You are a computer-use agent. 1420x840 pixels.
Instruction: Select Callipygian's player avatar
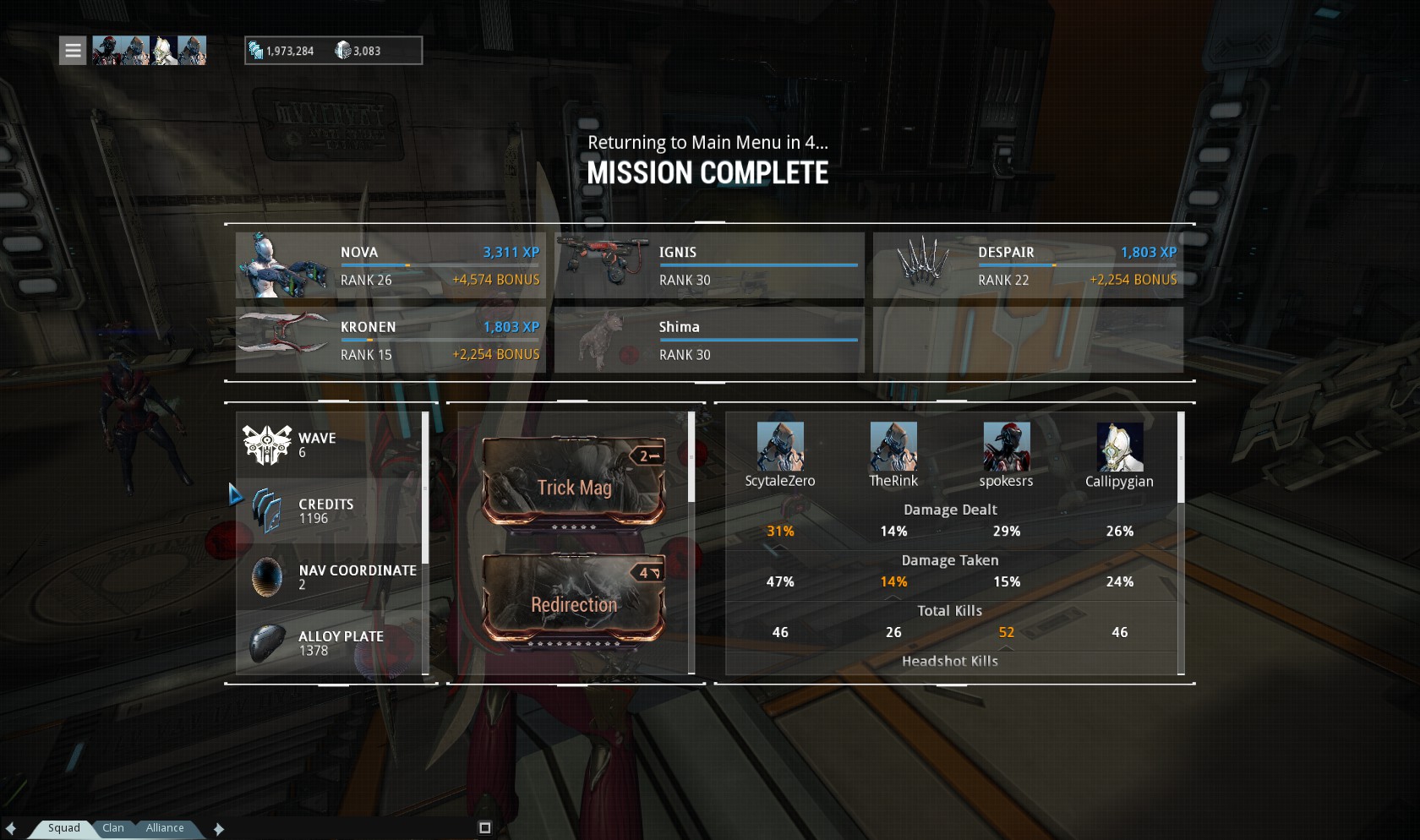tap(1119, 446)
